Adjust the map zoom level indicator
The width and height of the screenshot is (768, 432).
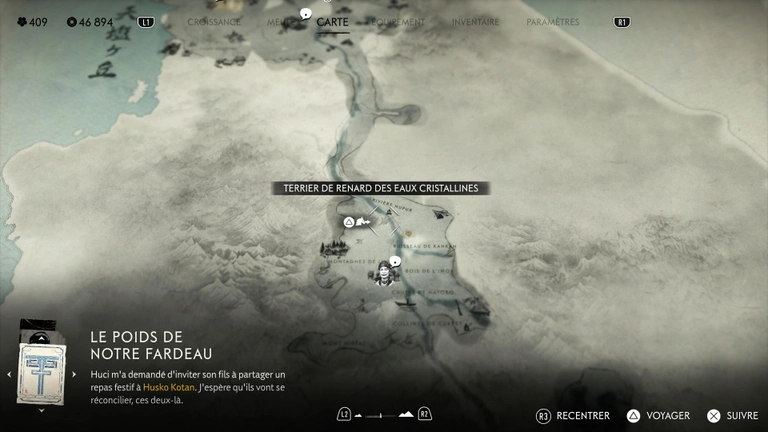[384, 414]
